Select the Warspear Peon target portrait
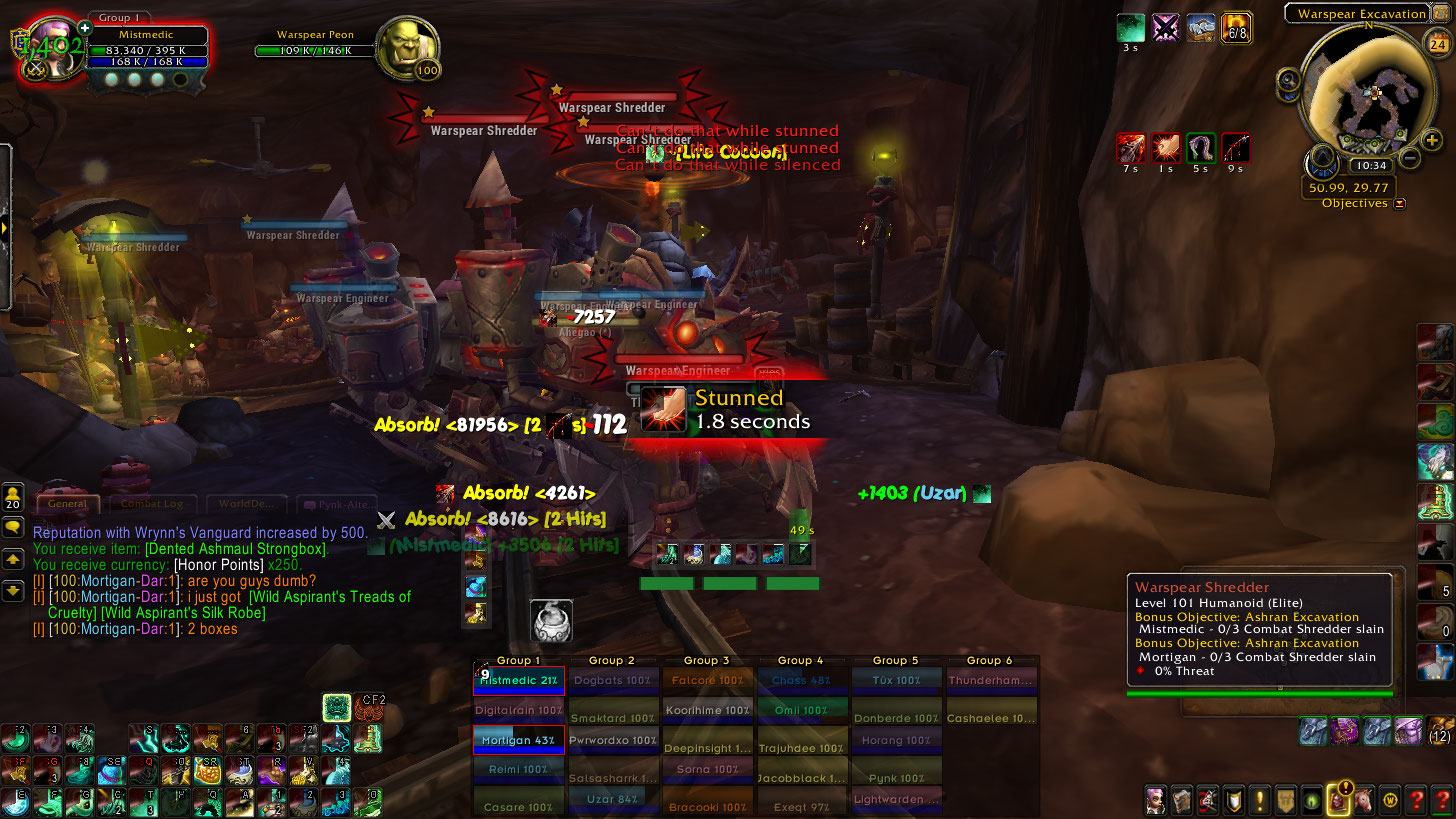This screenshot has height=819, width=1456. [407, 48]
